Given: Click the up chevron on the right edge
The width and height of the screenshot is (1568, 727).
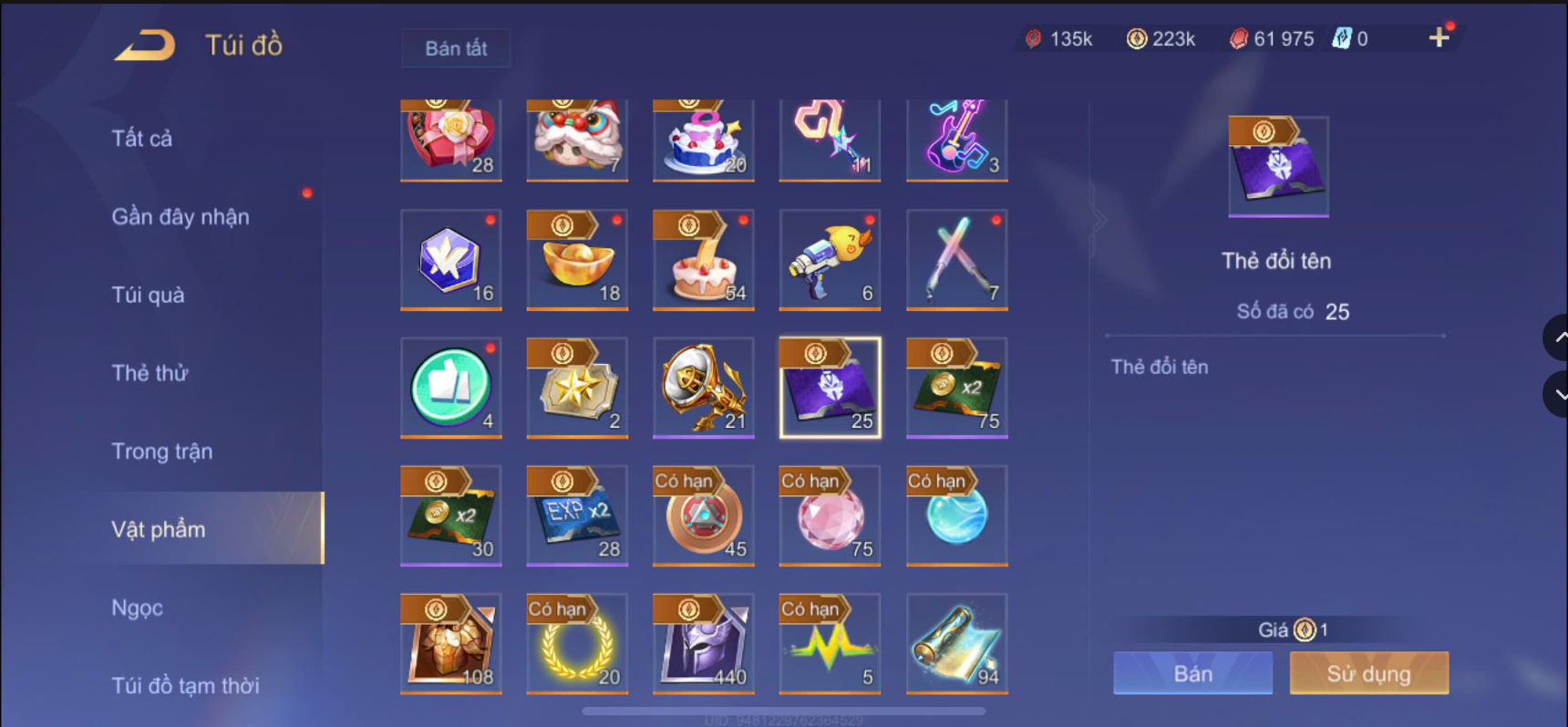Looking at the screenshot, I should coord(1556,337).
